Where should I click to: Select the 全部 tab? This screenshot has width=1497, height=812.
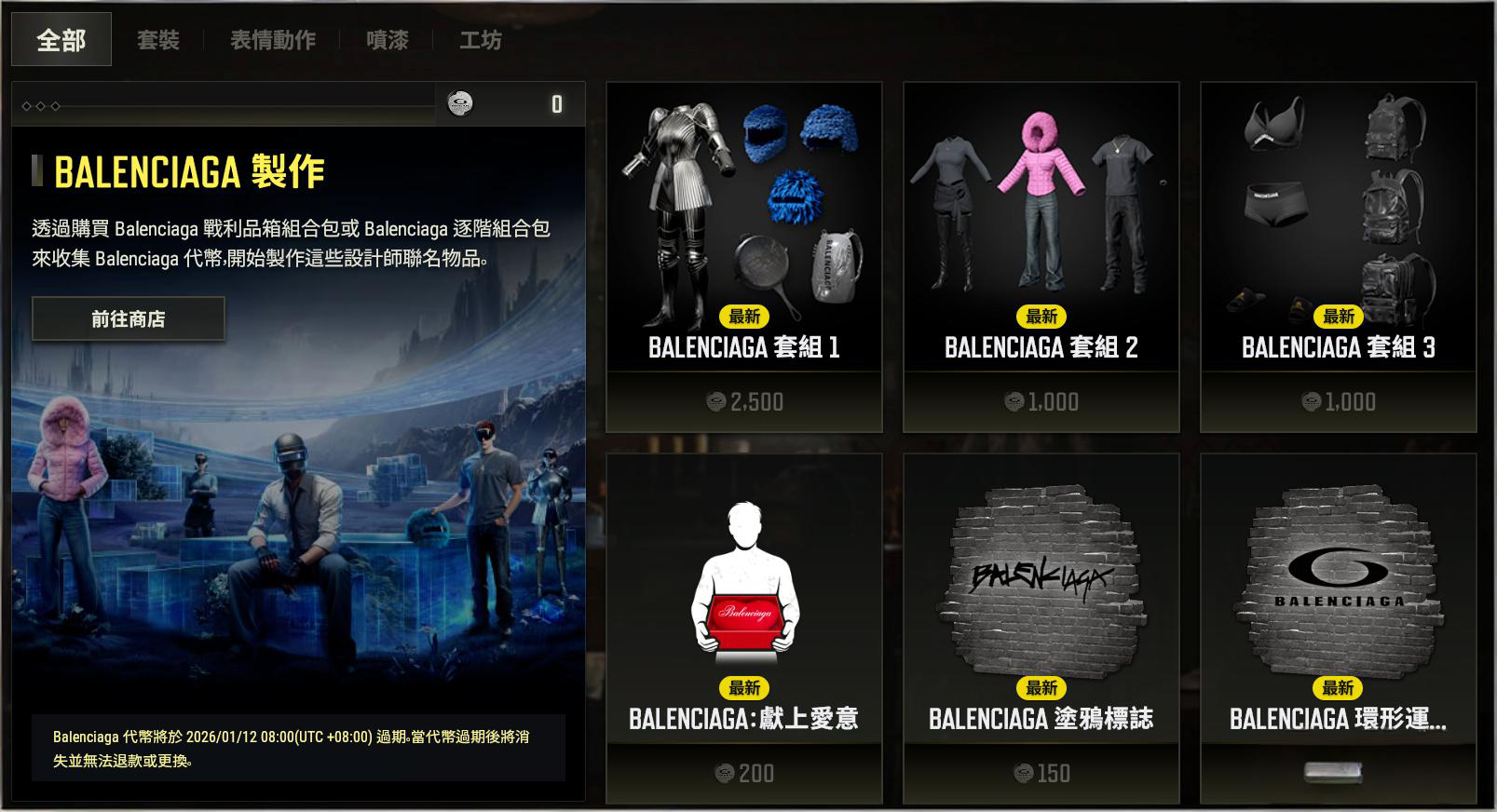click(x=60, y=40)
